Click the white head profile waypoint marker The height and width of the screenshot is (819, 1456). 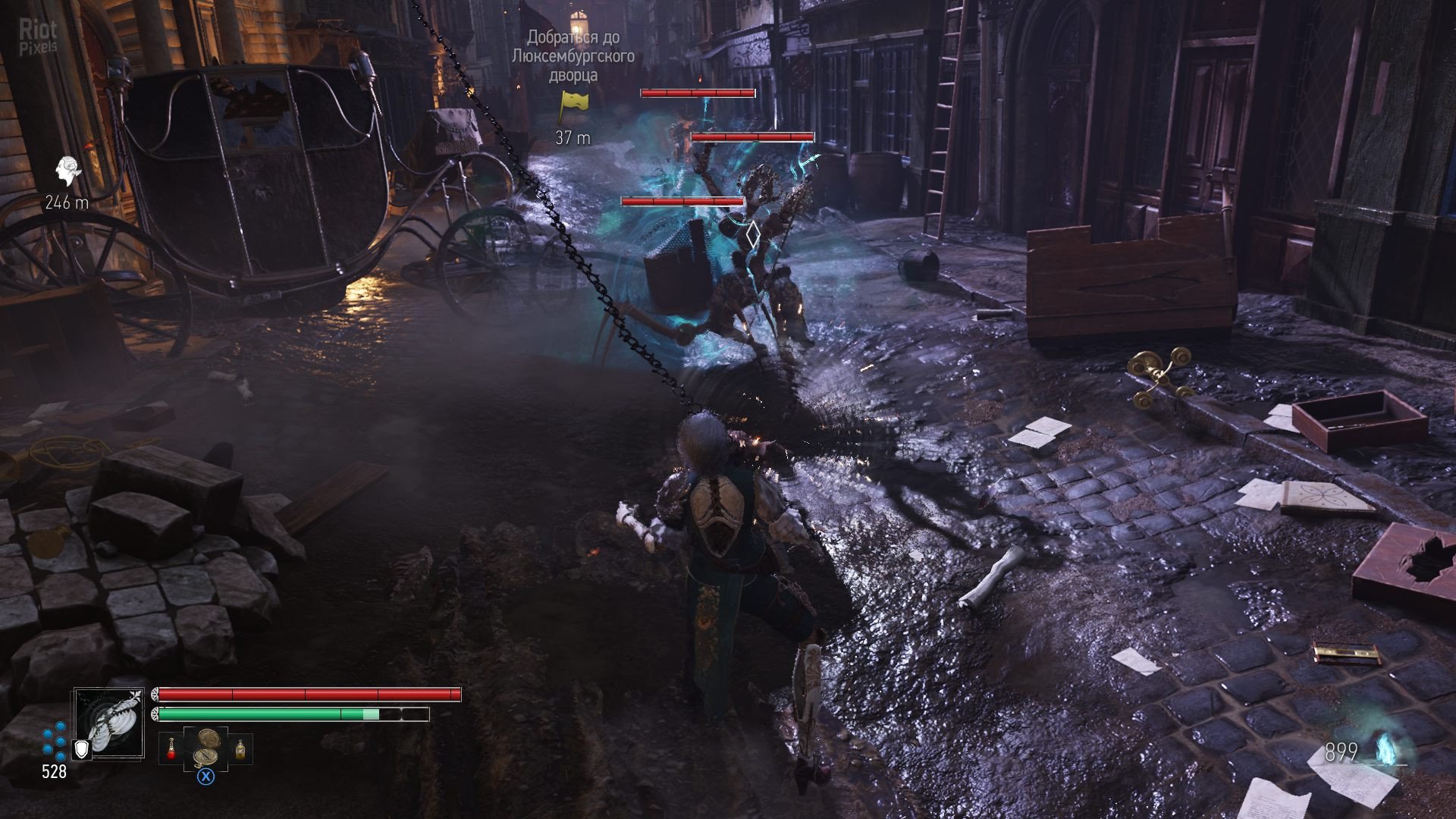67,173
